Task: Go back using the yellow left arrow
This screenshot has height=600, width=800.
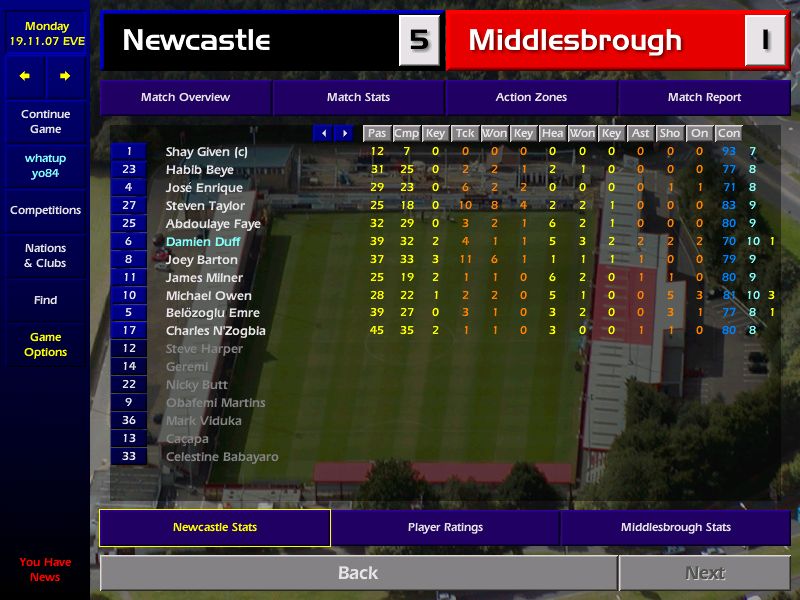Action: coord(25,76)
